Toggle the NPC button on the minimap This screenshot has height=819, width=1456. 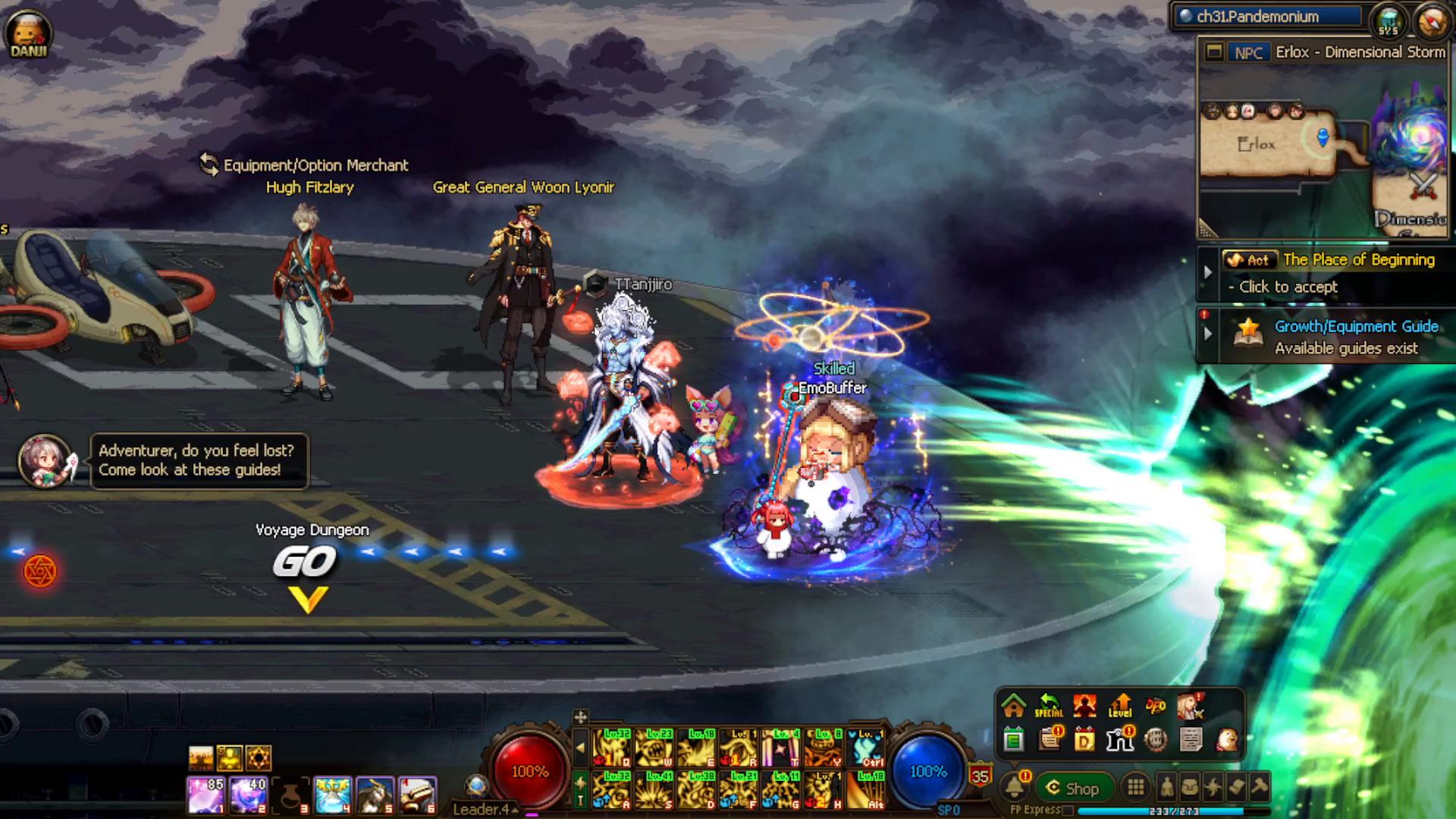(x=1247, y=52)
